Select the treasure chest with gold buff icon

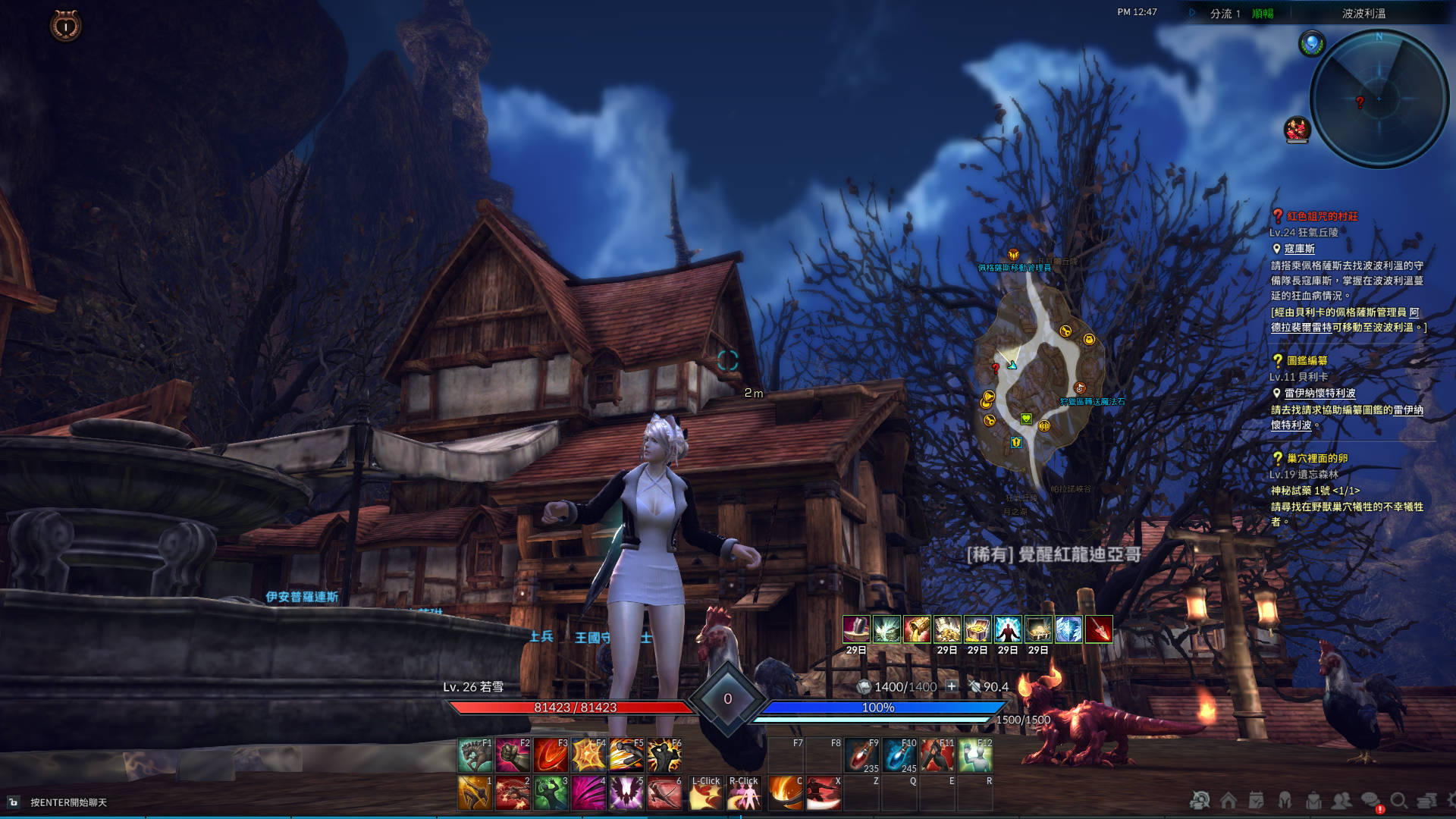click(977, 629)
